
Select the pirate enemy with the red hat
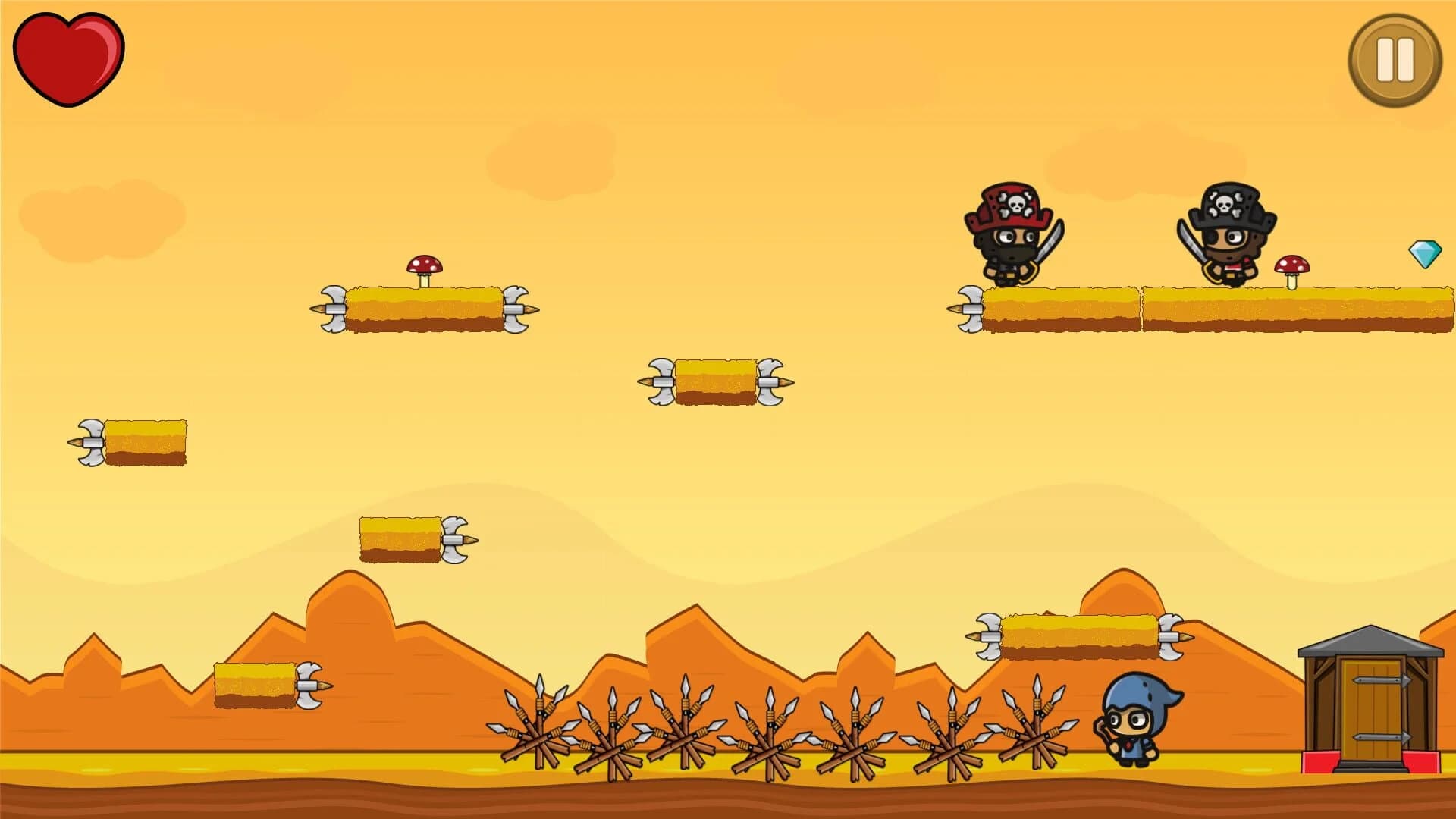1012,235
